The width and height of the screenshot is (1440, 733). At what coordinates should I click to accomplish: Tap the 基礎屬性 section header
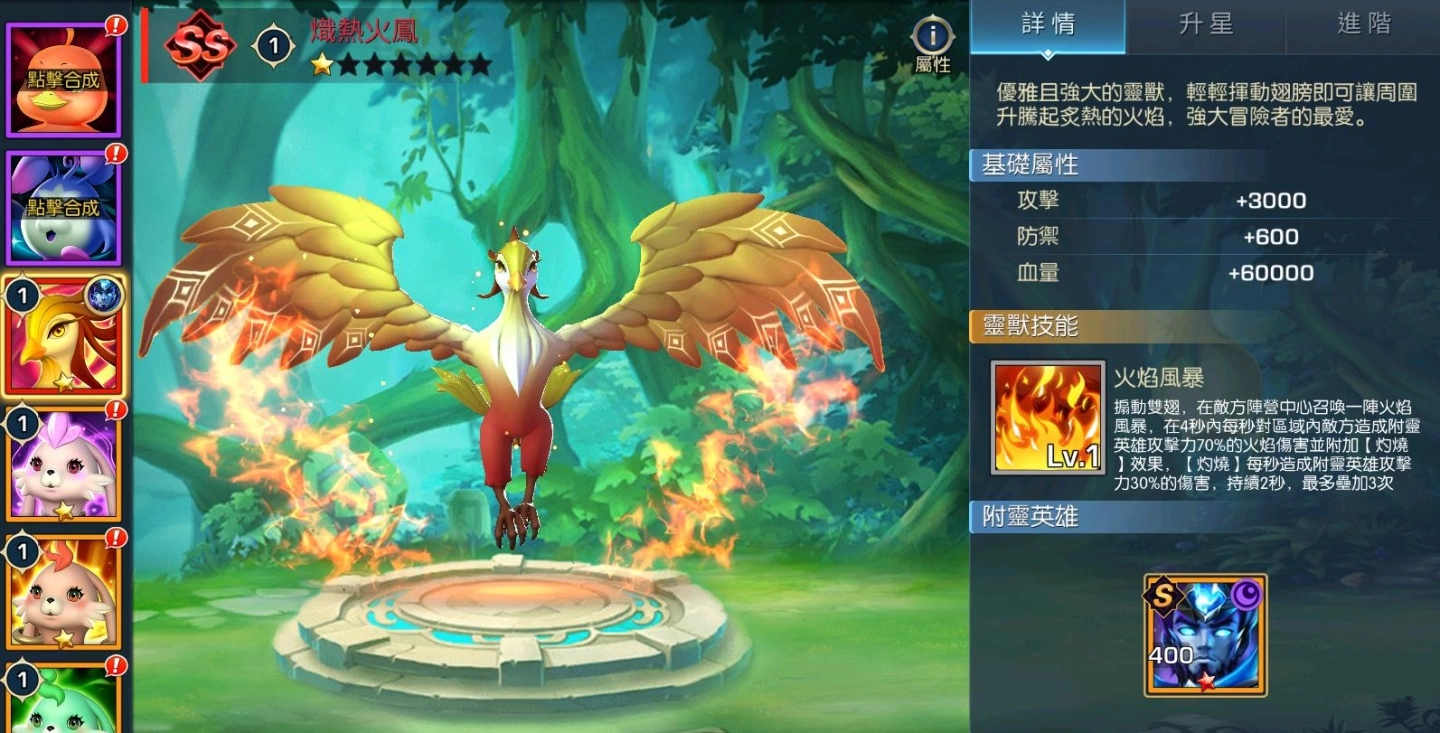[x=1030, y=164]
